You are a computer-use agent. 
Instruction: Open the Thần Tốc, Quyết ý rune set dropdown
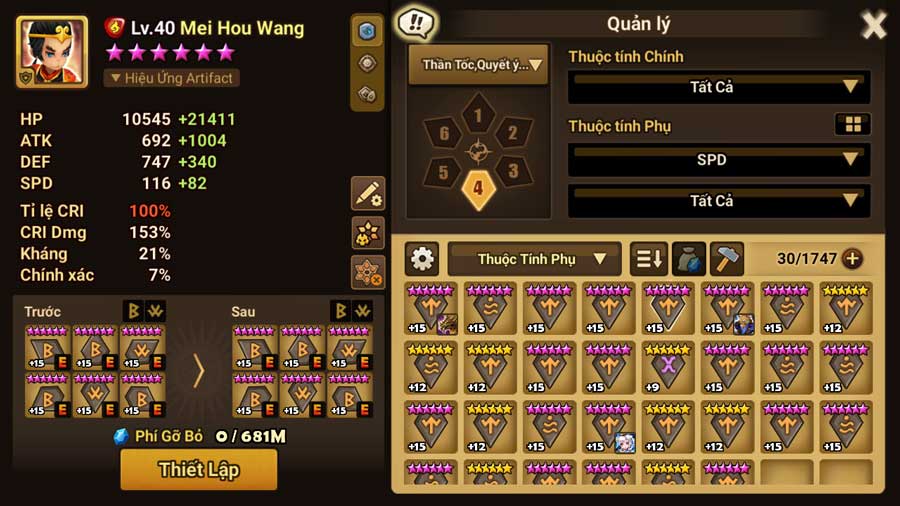(x=478, y=65)
